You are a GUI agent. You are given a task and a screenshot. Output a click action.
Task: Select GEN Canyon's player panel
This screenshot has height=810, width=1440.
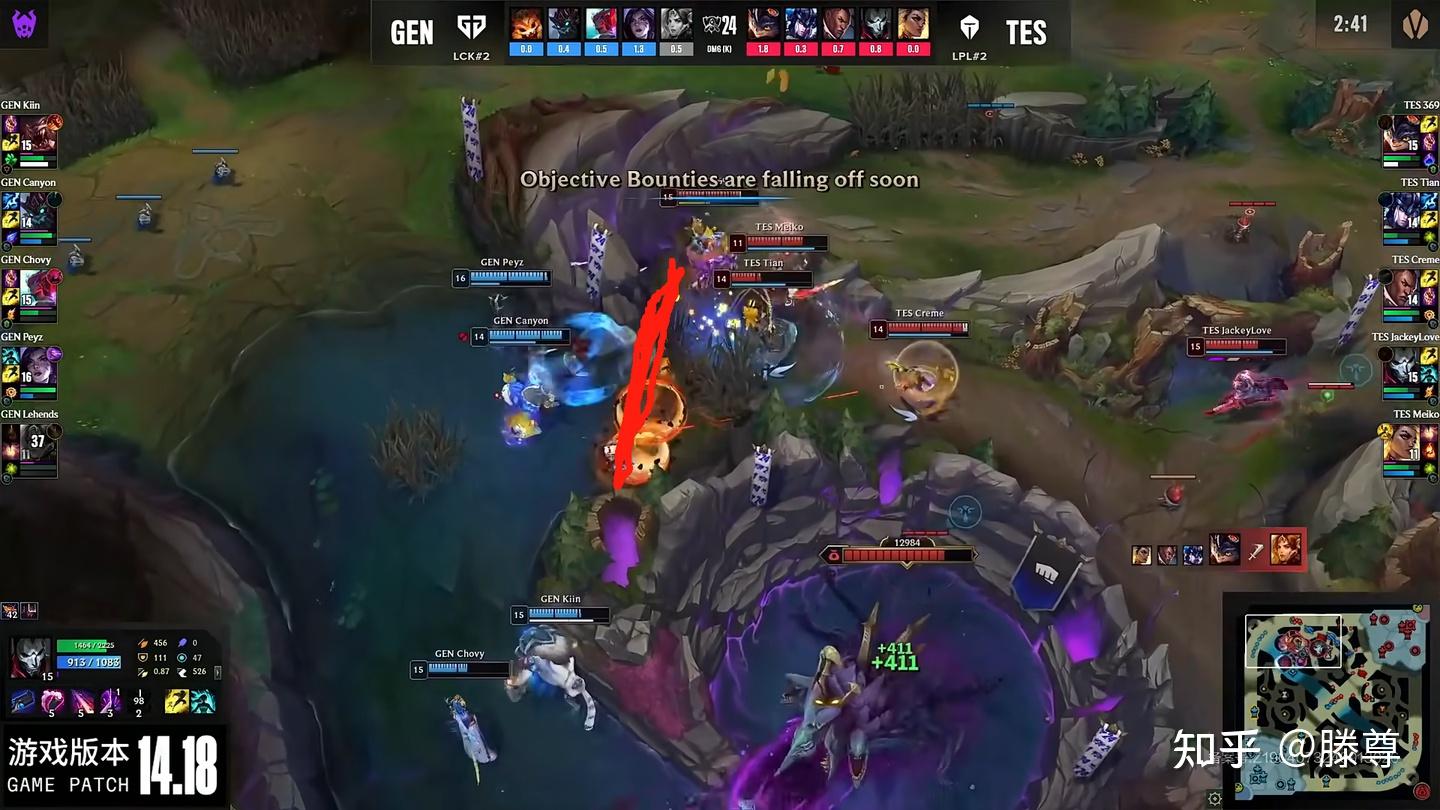30,218
